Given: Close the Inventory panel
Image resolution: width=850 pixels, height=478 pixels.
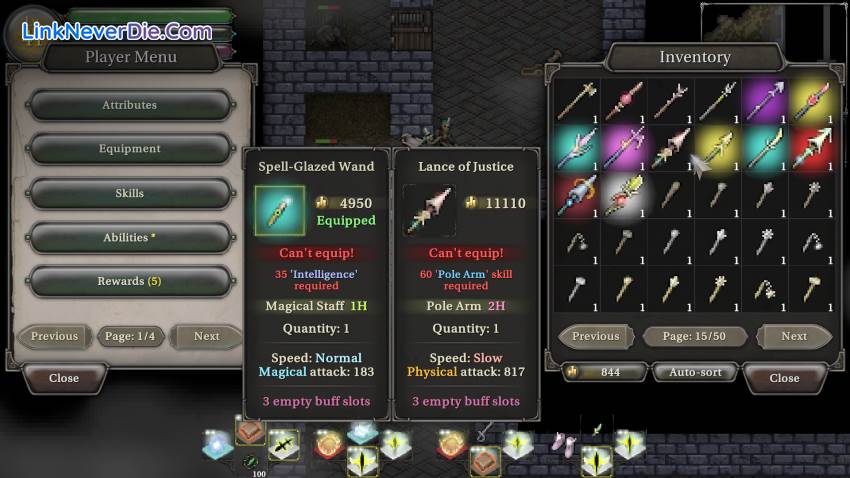Looking at the screenshot, I should [x=784, y=378].
